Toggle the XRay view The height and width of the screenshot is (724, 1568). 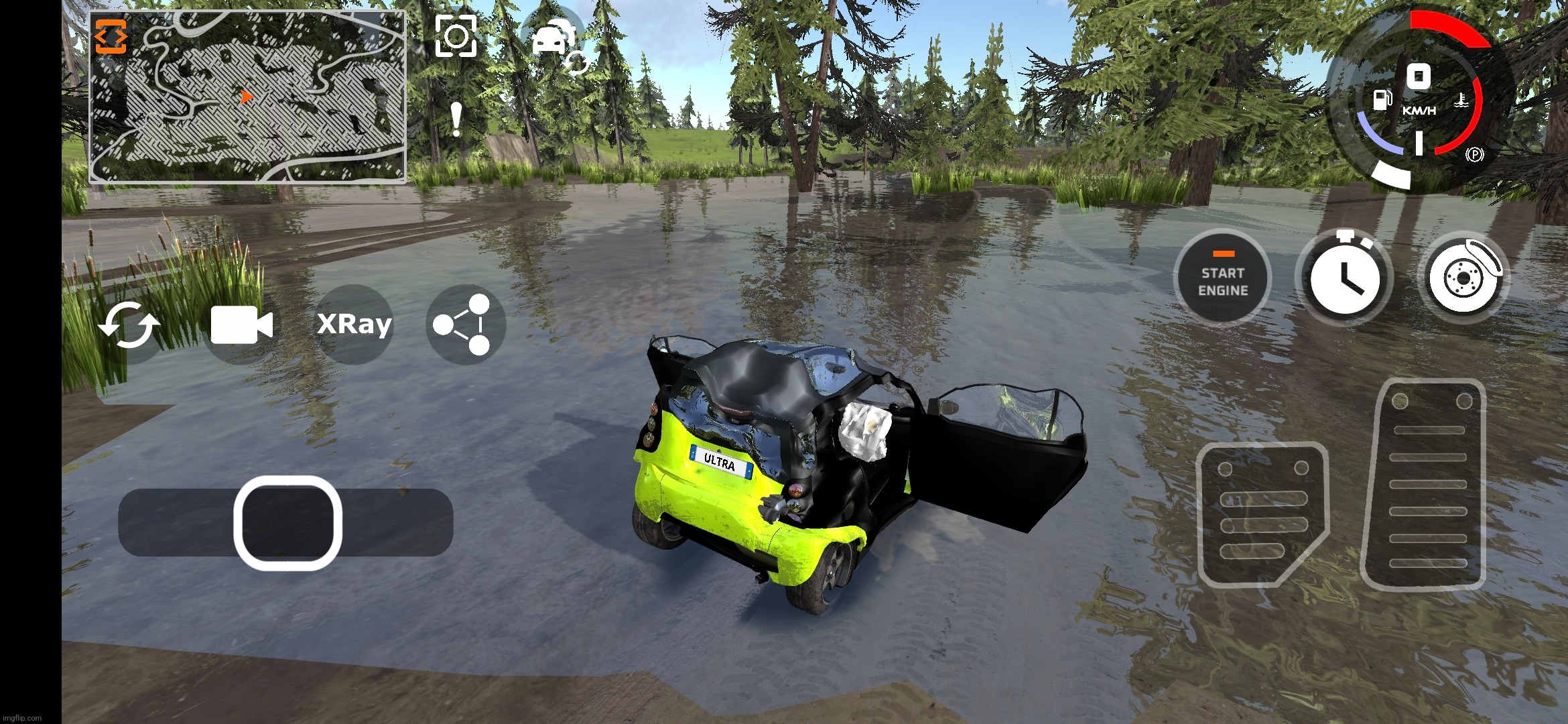(354, 324)
